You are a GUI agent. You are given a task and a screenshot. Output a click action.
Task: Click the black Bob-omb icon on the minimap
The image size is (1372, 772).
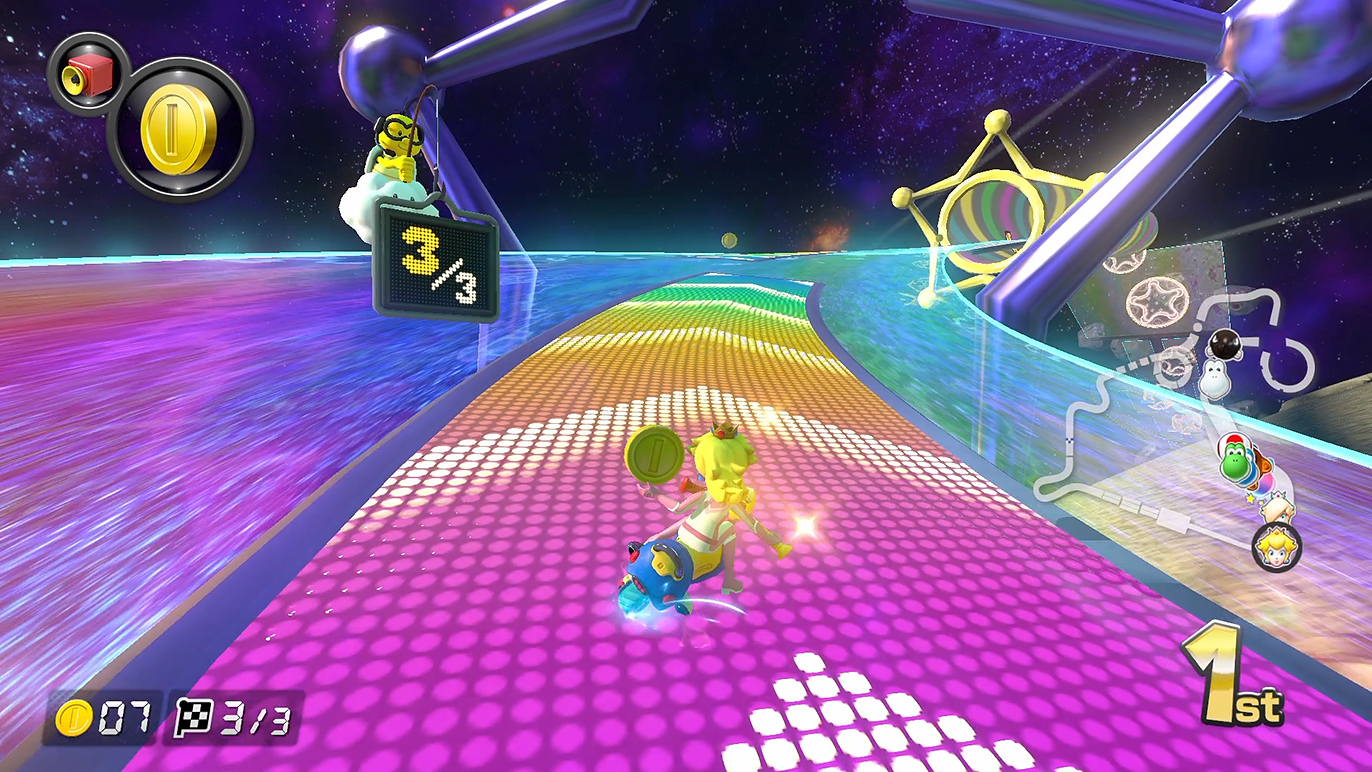(x=1224, y=345)
